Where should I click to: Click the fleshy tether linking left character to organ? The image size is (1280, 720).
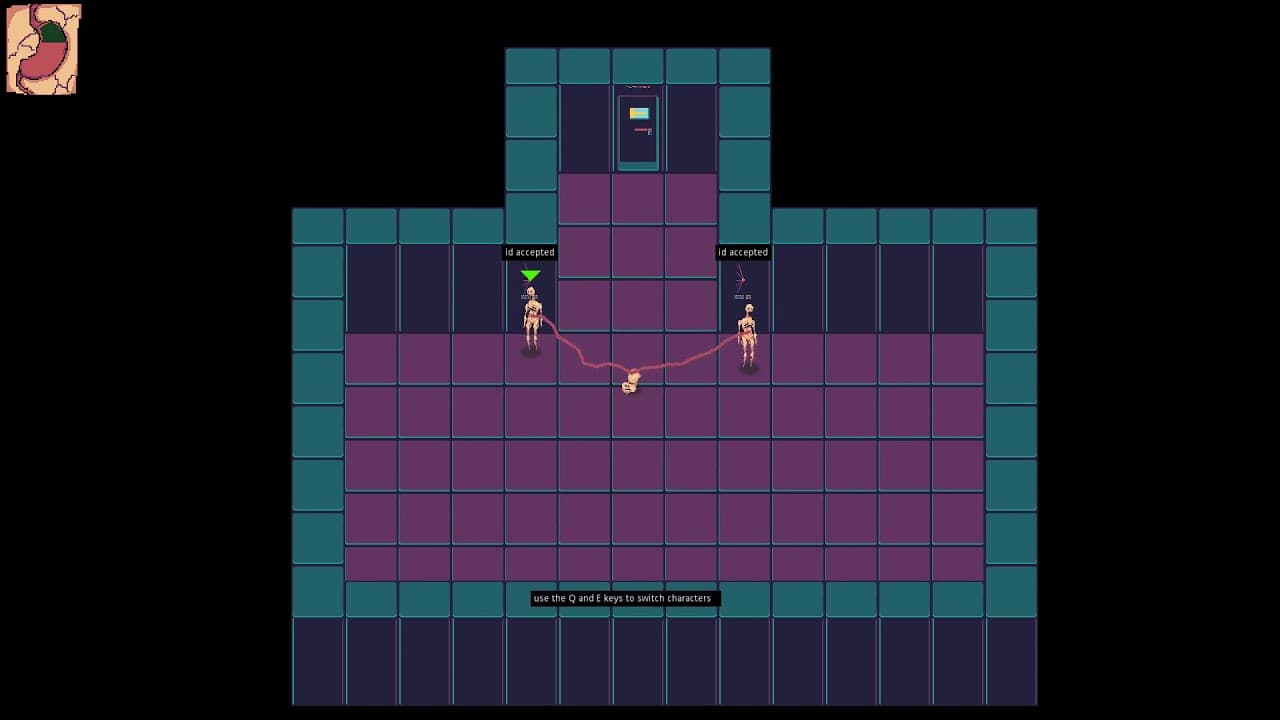coord(575,350)
